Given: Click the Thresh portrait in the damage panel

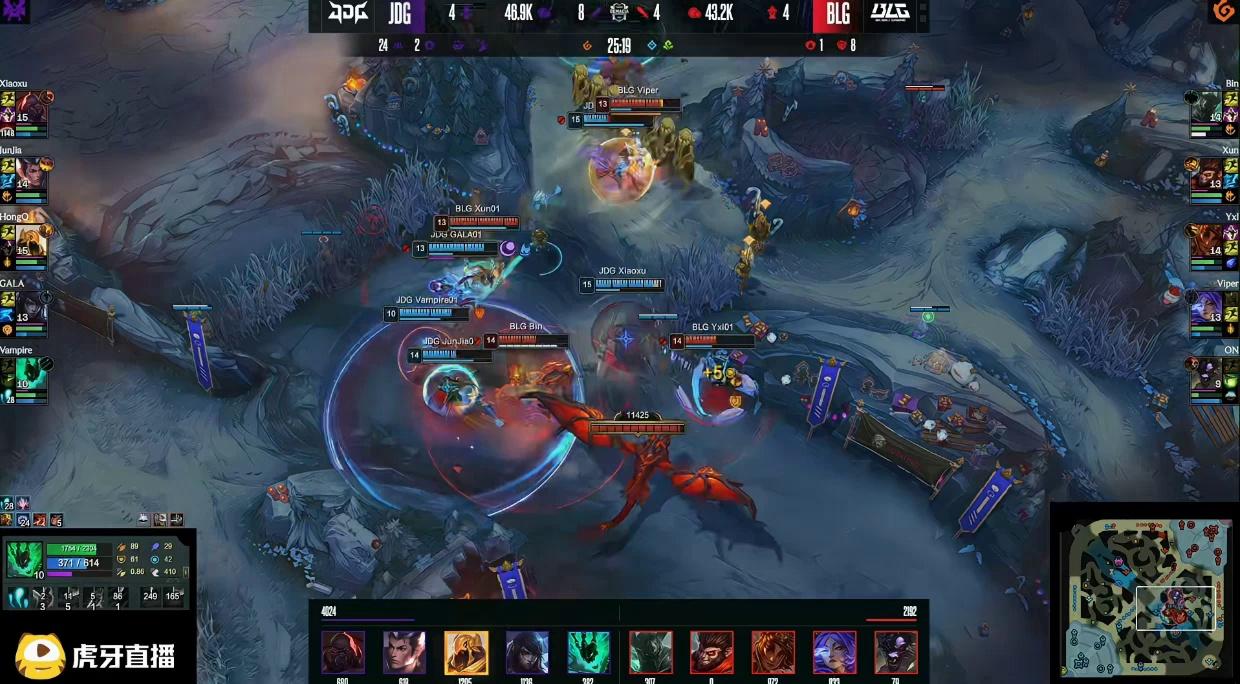Looking at the screenshot, I should (x=589, y=652).
